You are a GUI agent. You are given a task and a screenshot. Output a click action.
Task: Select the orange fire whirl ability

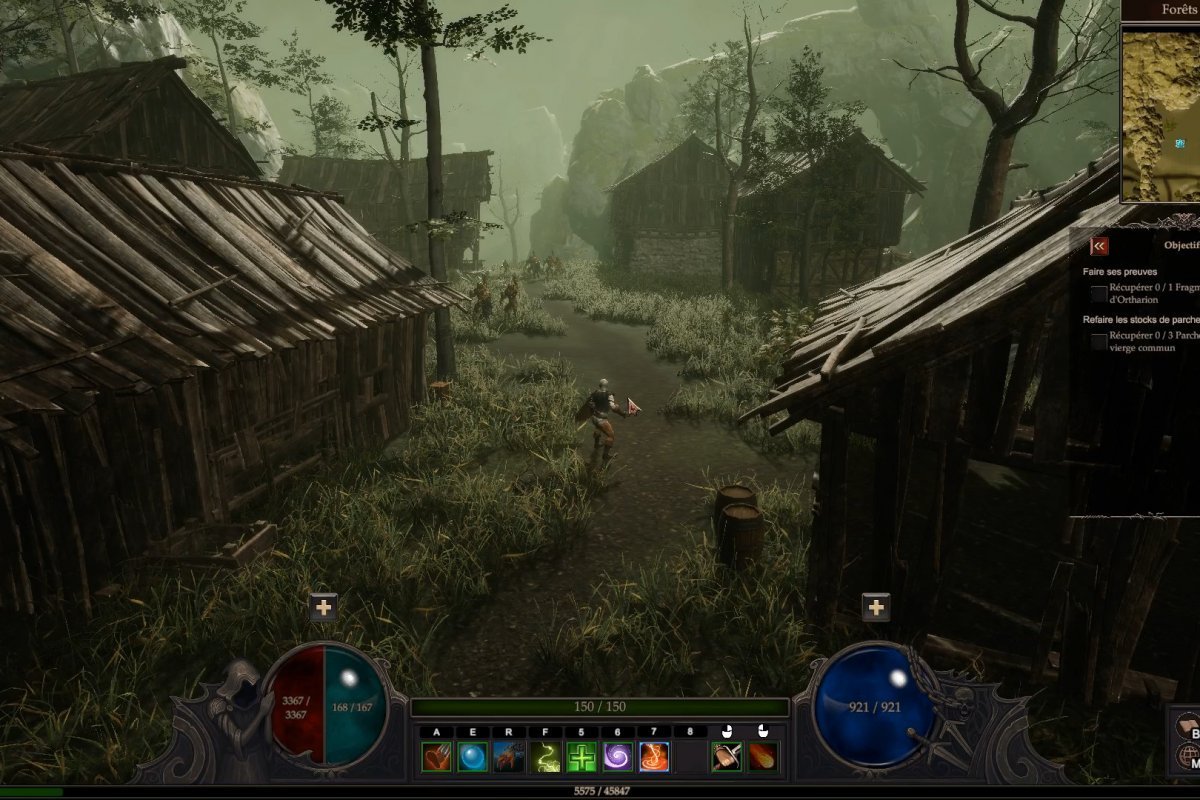tap(654, 757)
